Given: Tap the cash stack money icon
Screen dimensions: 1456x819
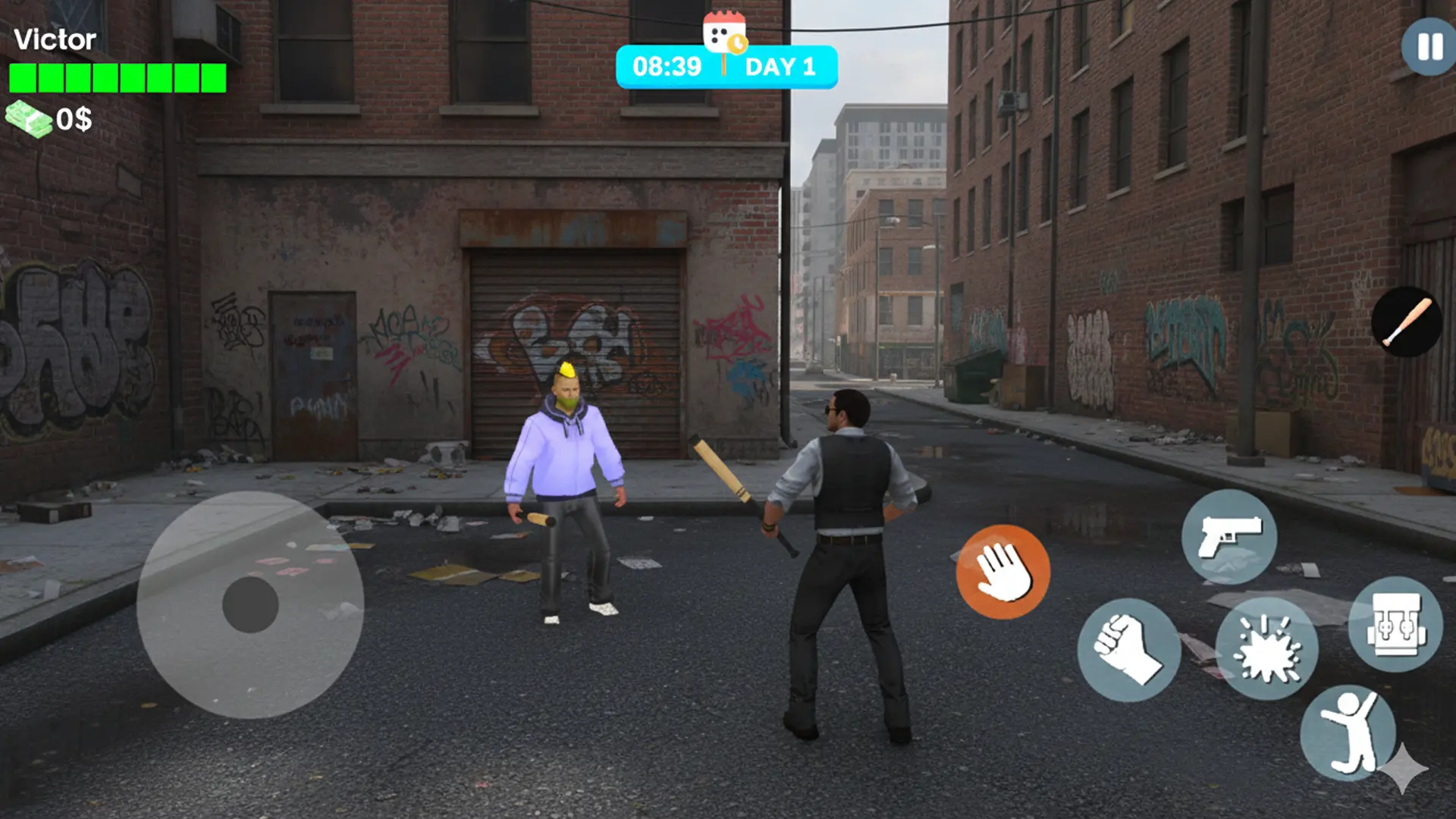Looking at the screenshot, I should click(29, 119).
